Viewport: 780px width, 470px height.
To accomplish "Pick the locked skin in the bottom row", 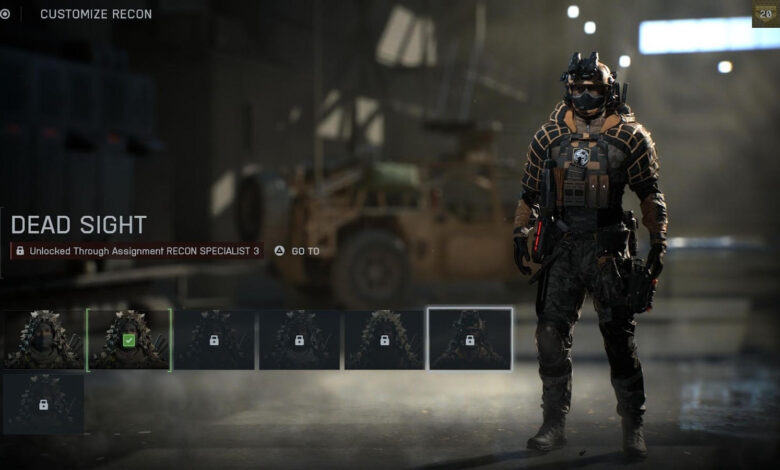I will 43,404.
